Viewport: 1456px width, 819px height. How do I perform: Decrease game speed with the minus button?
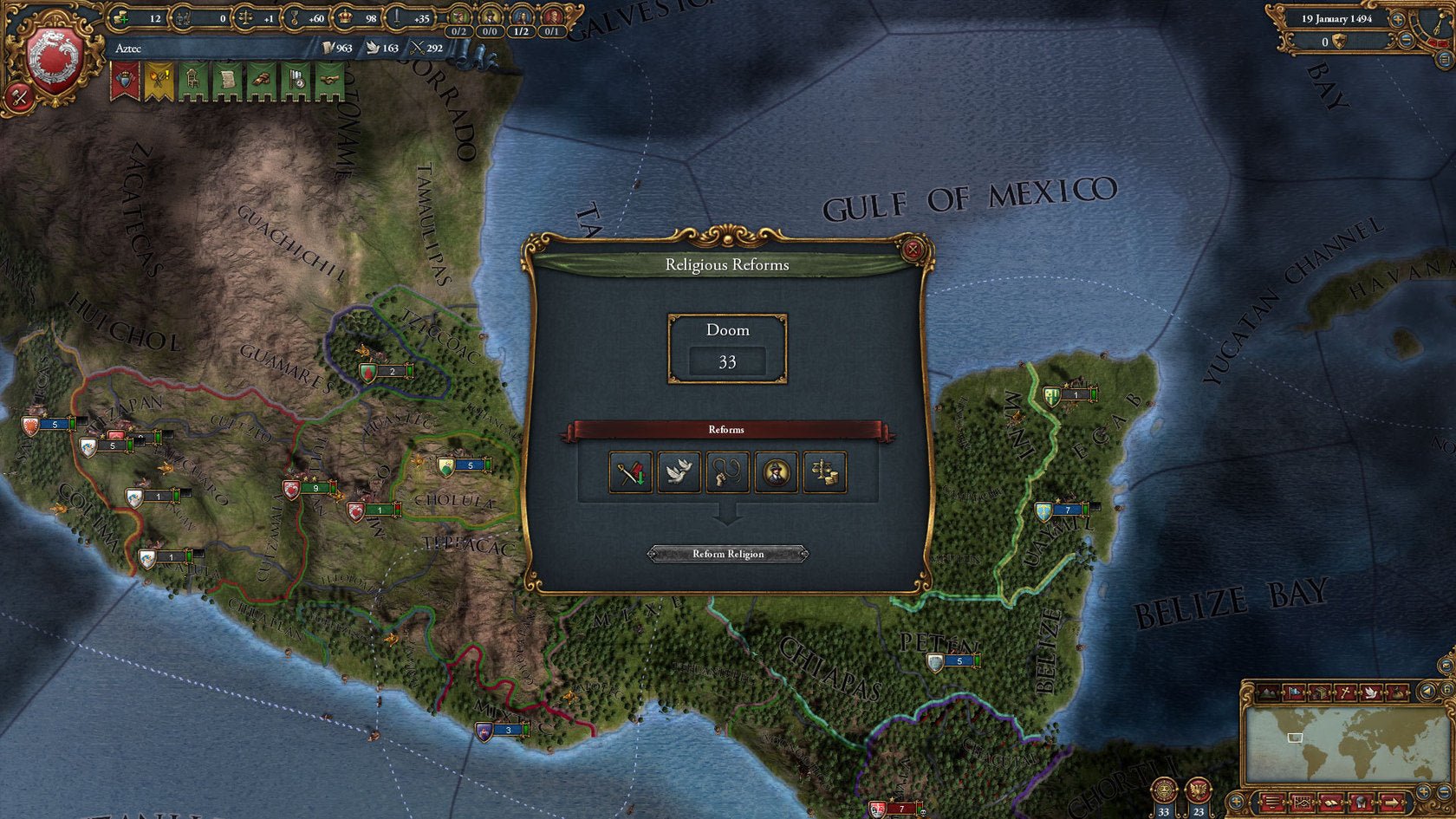pyautogui.click(x=1407, y=41)
